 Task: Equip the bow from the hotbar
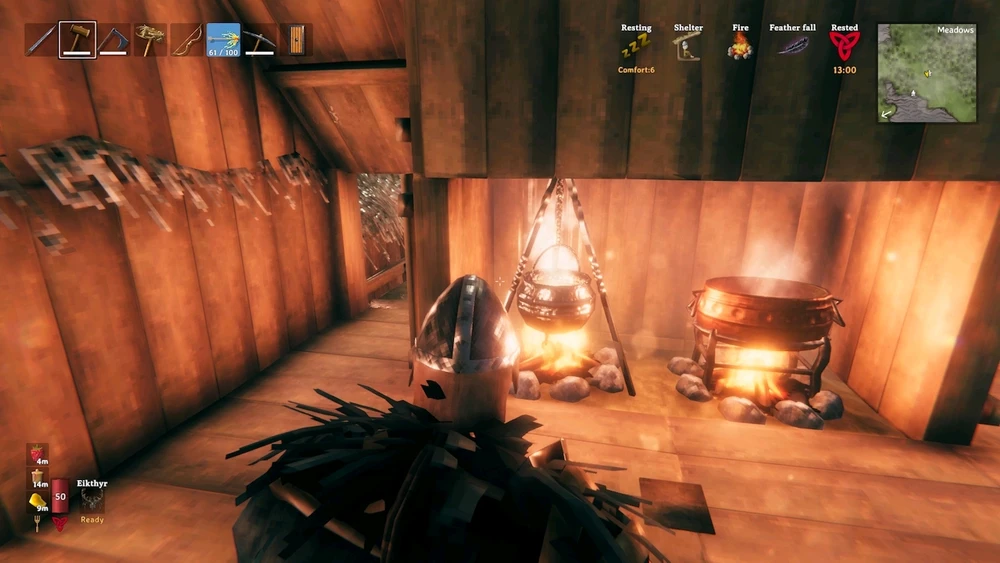tap(186, 40)
